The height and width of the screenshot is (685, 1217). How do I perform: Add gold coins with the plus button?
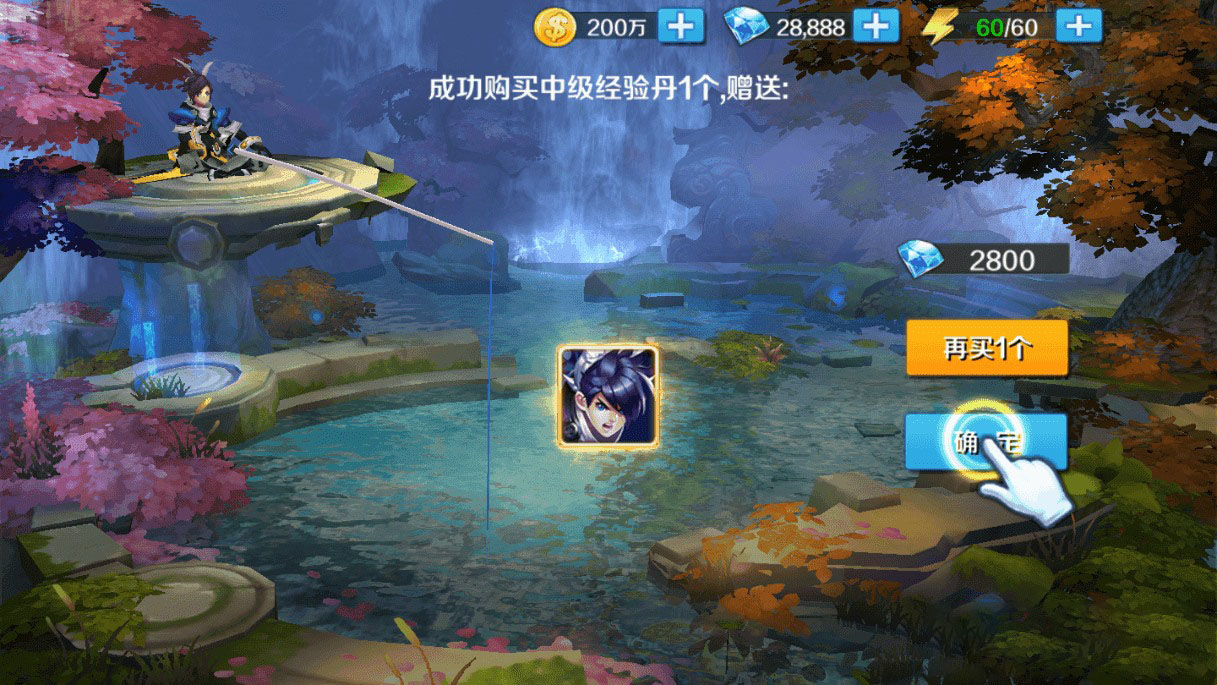point(682,26)
